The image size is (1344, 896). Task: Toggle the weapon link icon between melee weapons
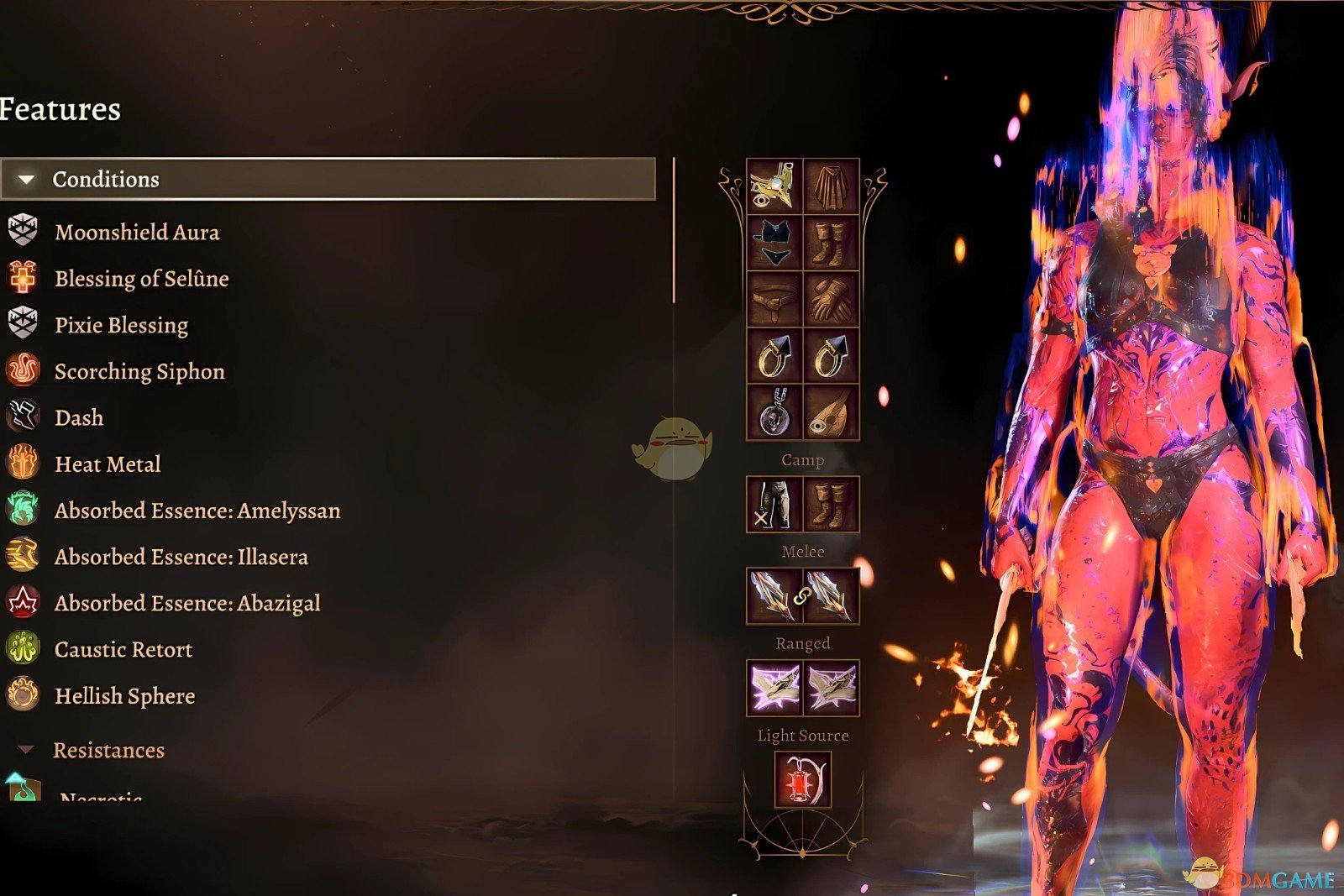pyautogui.click(x=803, y=597)
